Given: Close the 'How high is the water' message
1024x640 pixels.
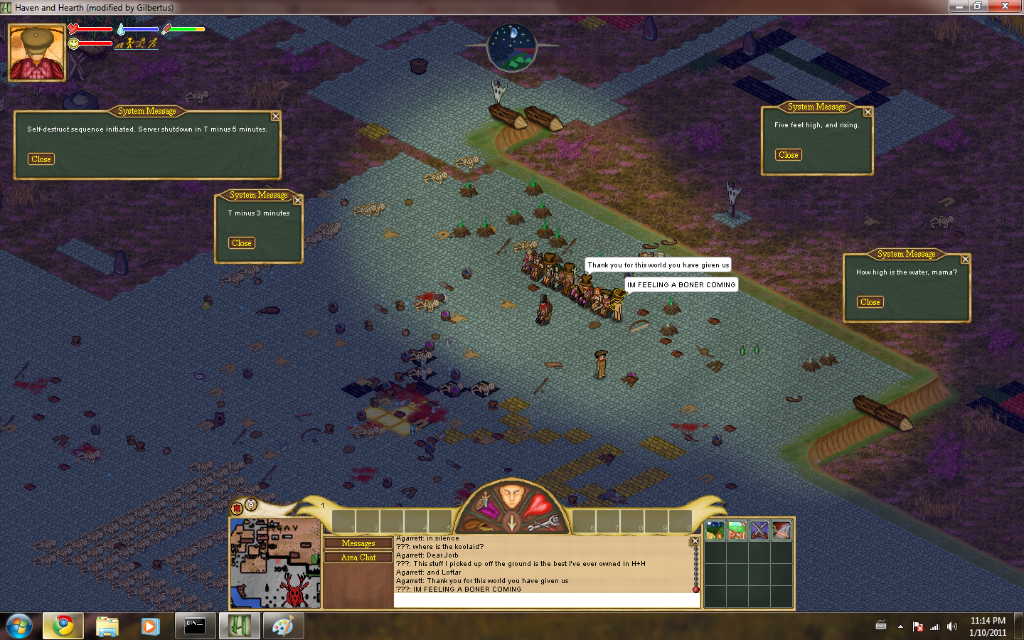Looking at the screenshot, I should [x=870, y=302].
